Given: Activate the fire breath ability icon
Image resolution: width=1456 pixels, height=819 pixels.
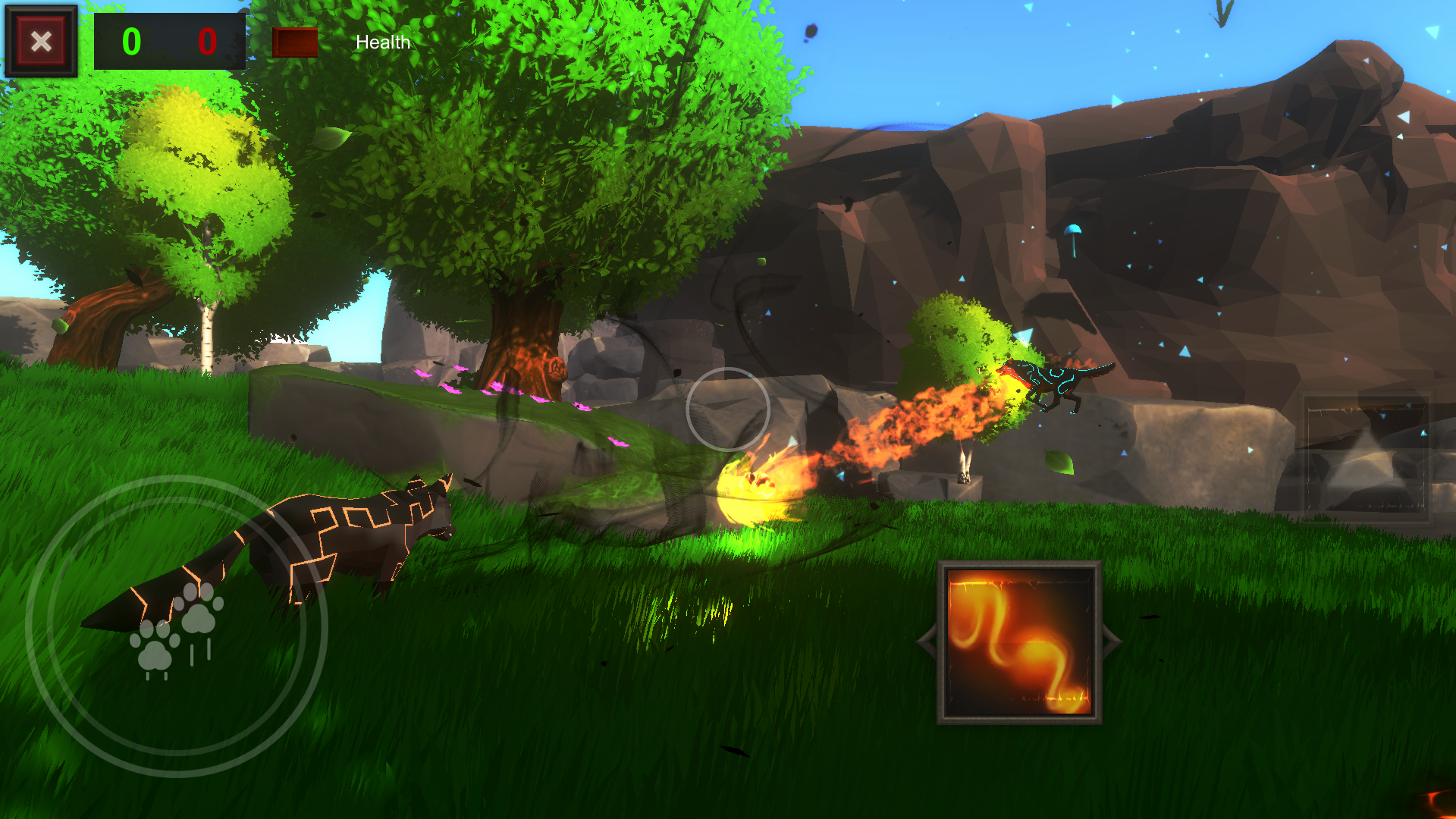Looking at the screenshot, I should (1019, 642).
